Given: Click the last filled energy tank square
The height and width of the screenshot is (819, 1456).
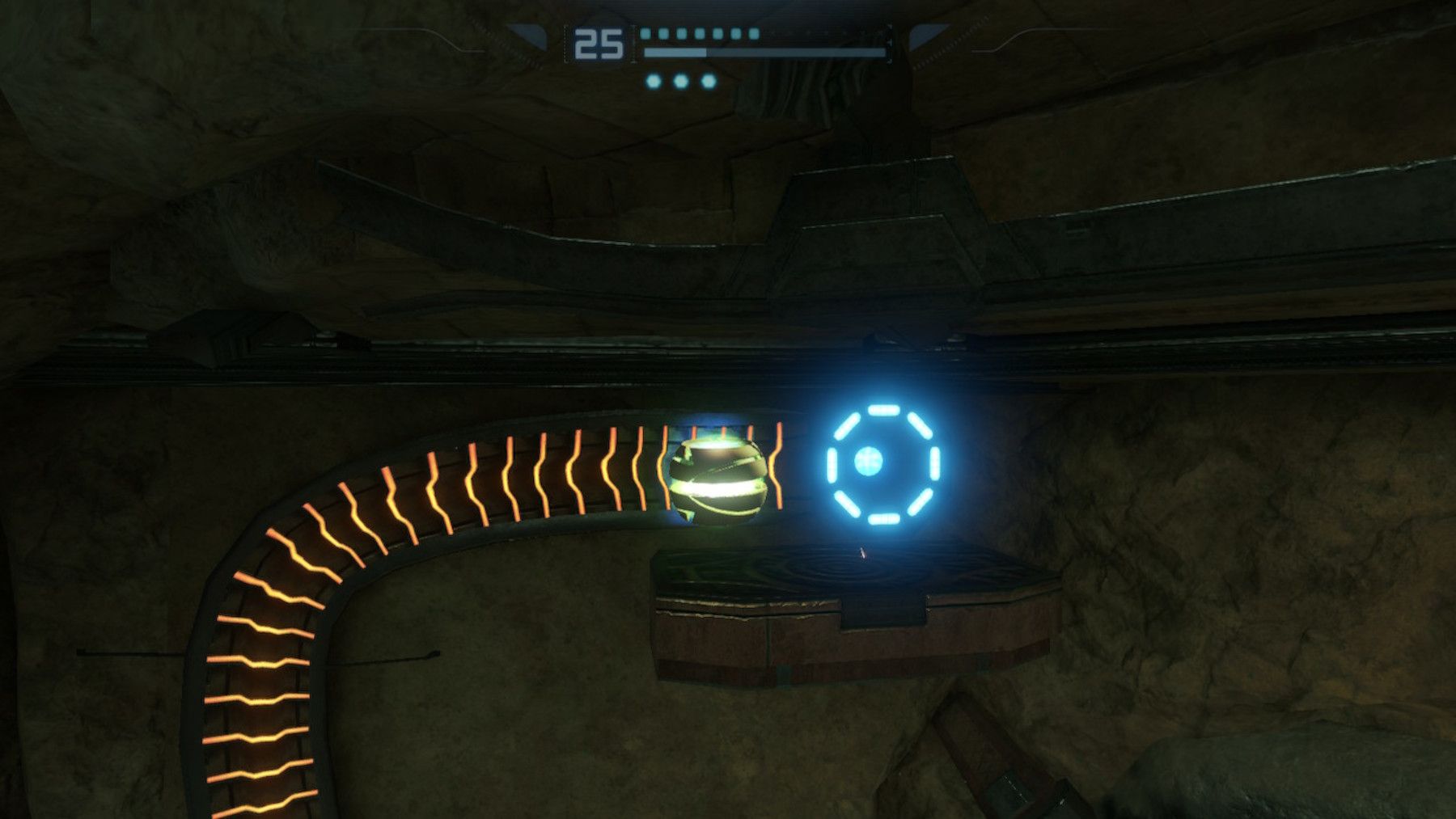Looking at the screenshot, I should point(754,34).
